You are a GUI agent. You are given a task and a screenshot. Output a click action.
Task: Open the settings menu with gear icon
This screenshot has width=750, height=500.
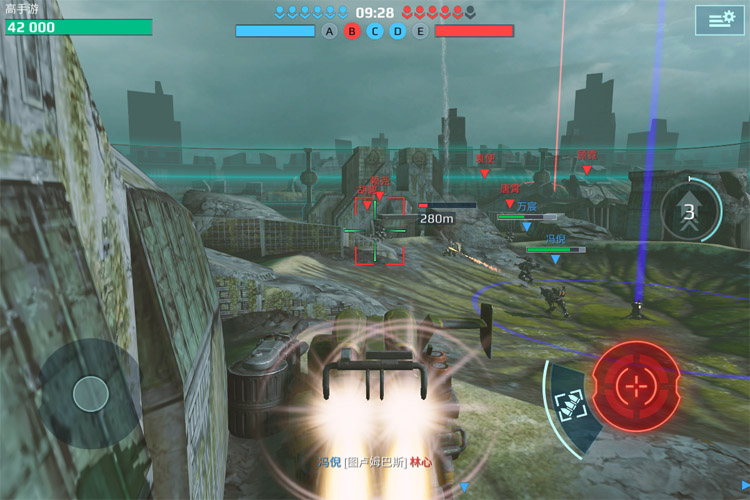[x=720, y=19]
